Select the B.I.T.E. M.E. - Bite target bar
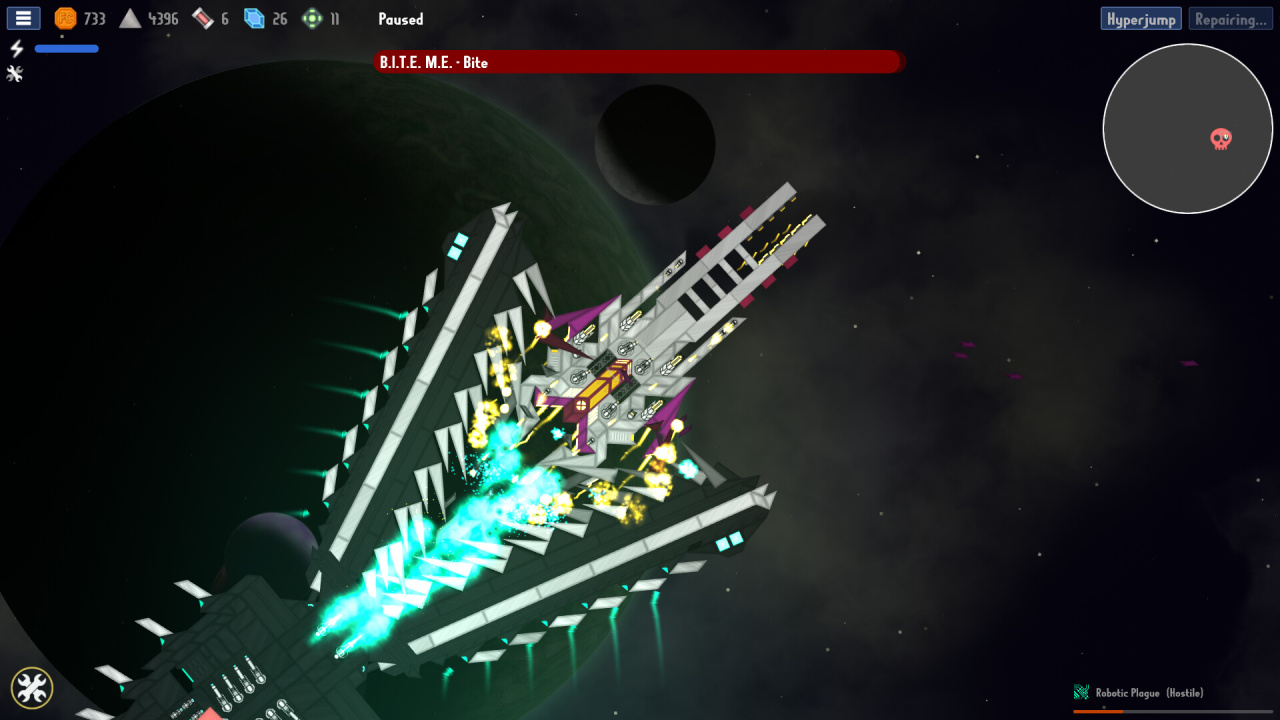 [638, 62]
